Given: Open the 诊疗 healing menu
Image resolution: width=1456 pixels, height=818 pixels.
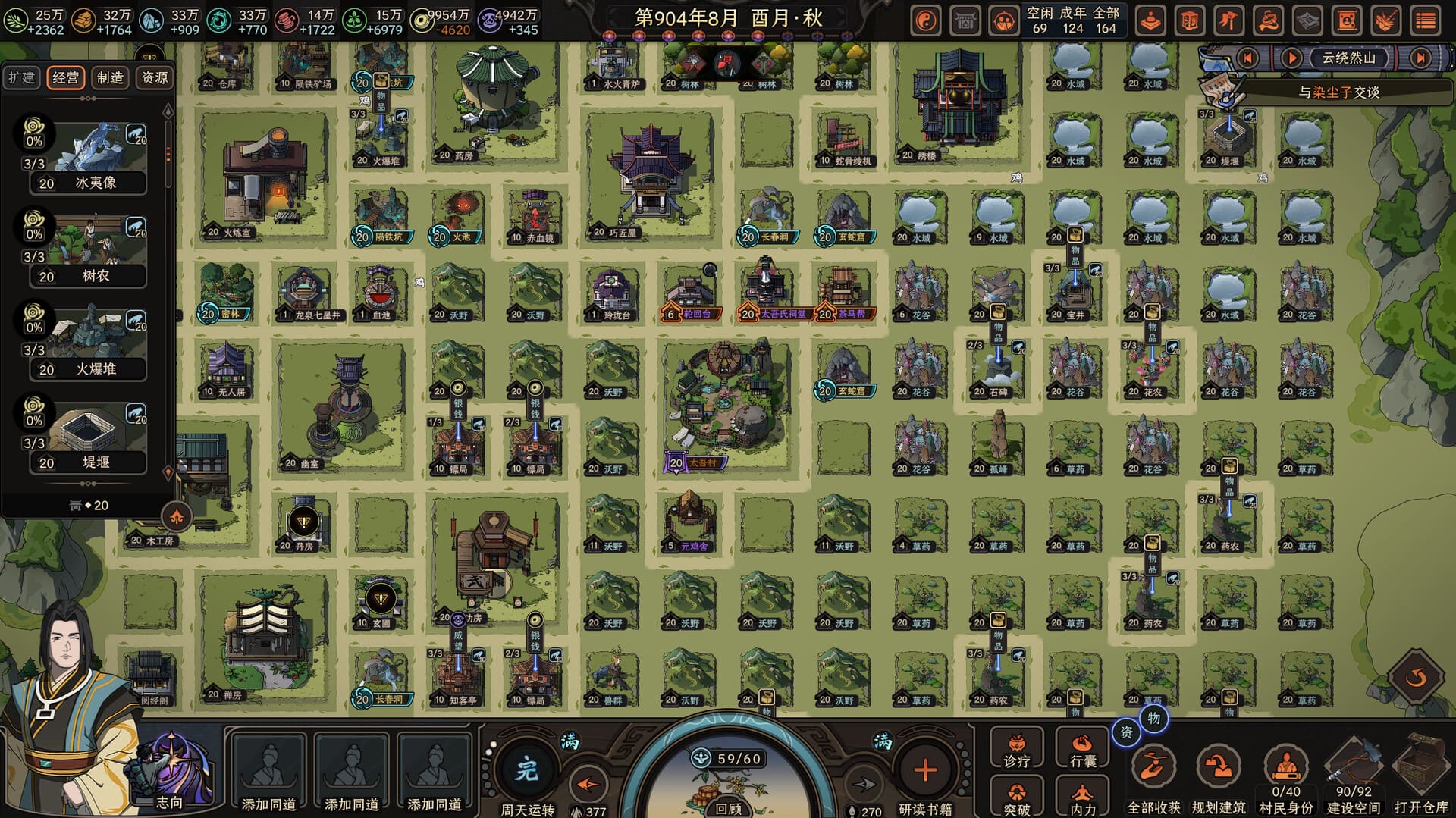Looking at the screenshot, I should [x=1017, y=750].
